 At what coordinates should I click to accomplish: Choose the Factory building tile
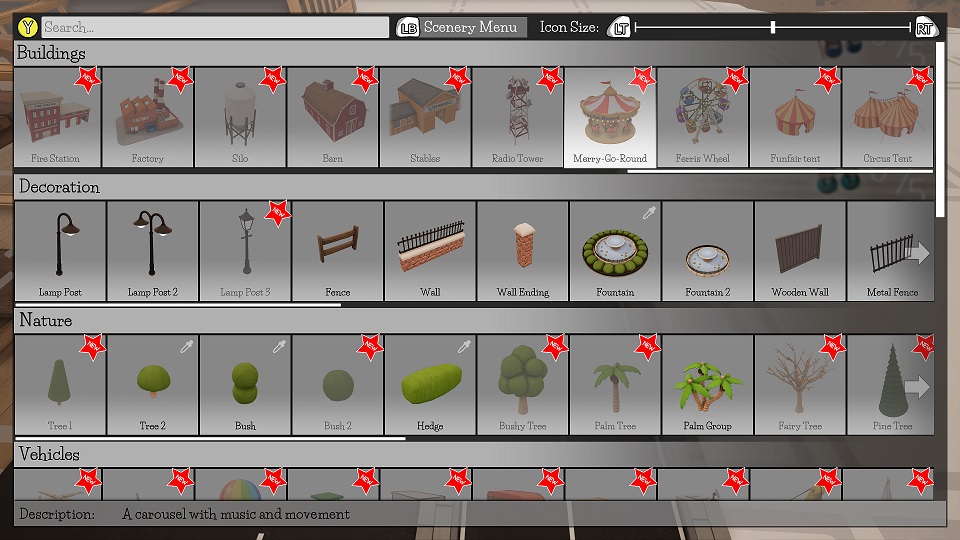[148, 118]
